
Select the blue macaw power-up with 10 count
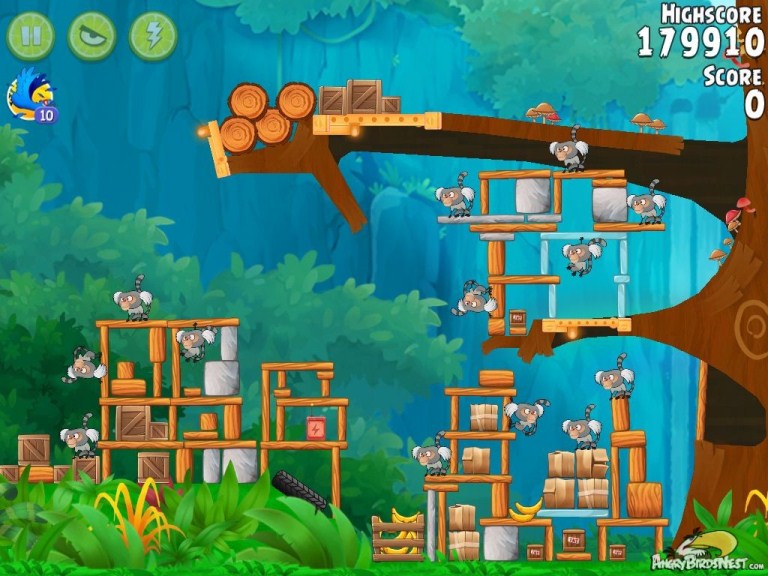(x=31, y=97)
